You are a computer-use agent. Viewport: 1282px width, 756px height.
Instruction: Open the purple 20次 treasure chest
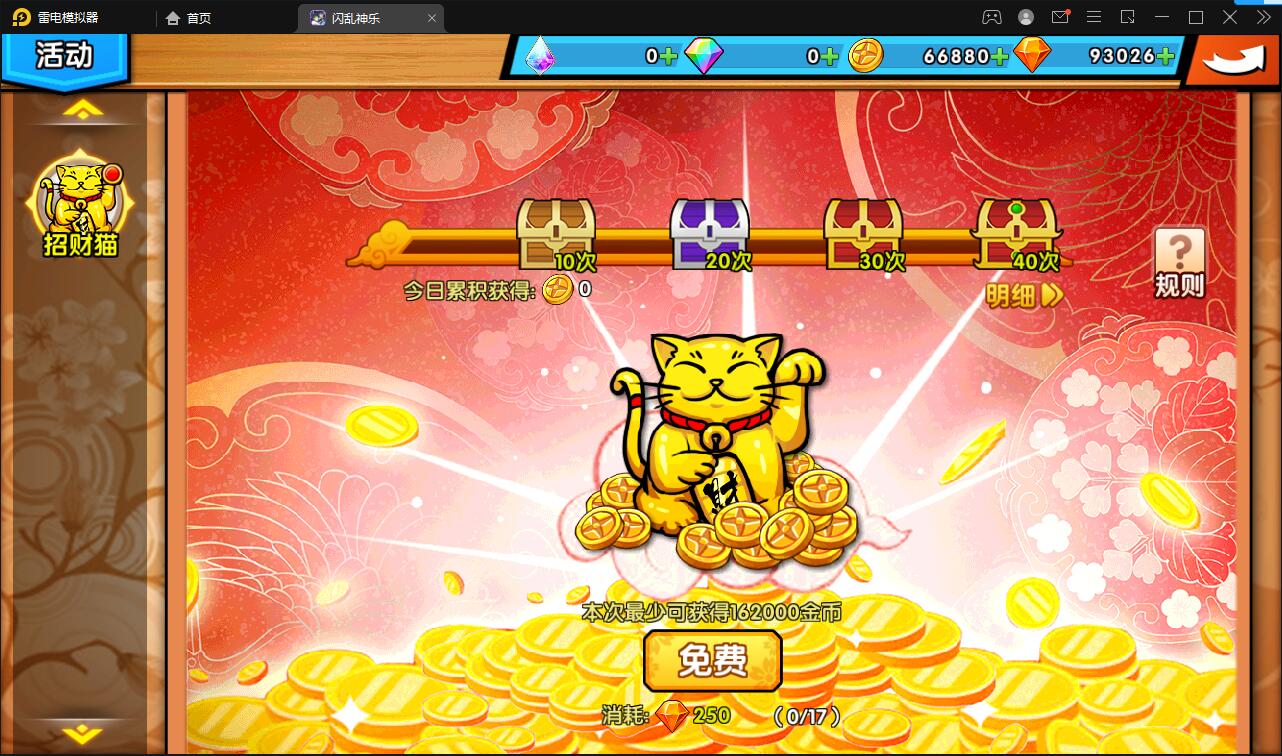pos(710,232)
